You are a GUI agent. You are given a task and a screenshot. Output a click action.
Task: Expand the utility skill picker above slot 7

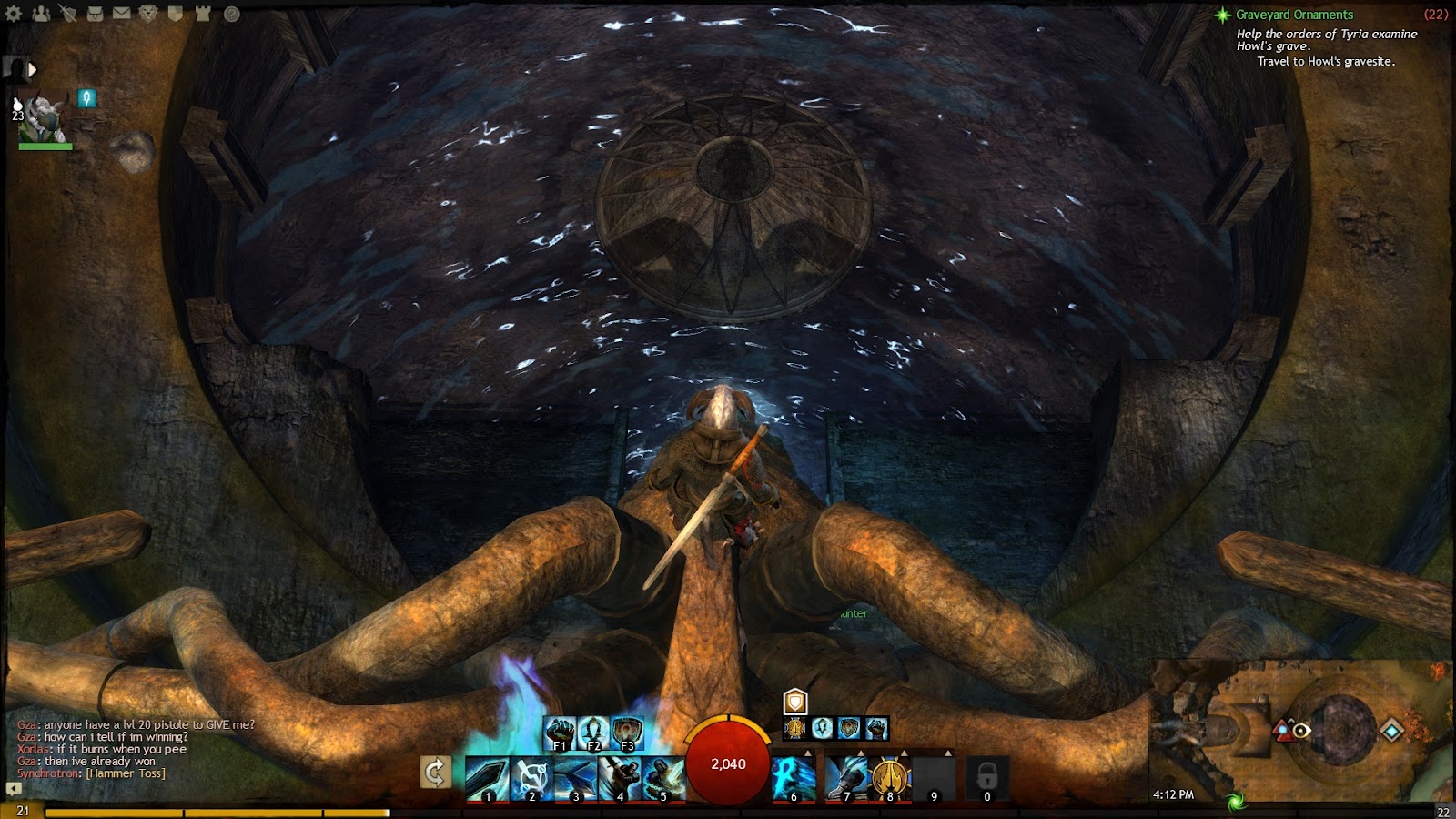(x=861, y=753)
